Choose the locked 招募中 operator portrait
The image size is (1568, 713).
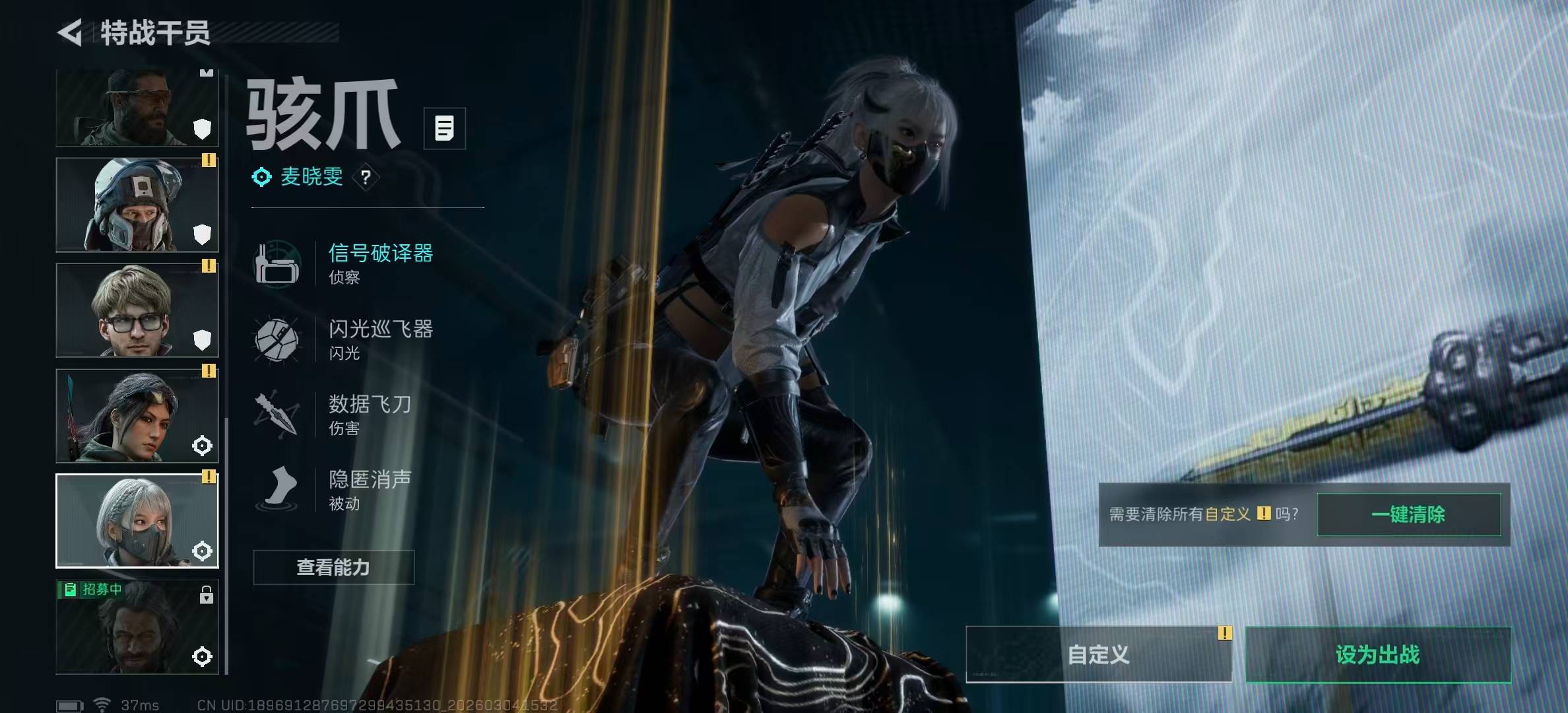pos(137,627)
